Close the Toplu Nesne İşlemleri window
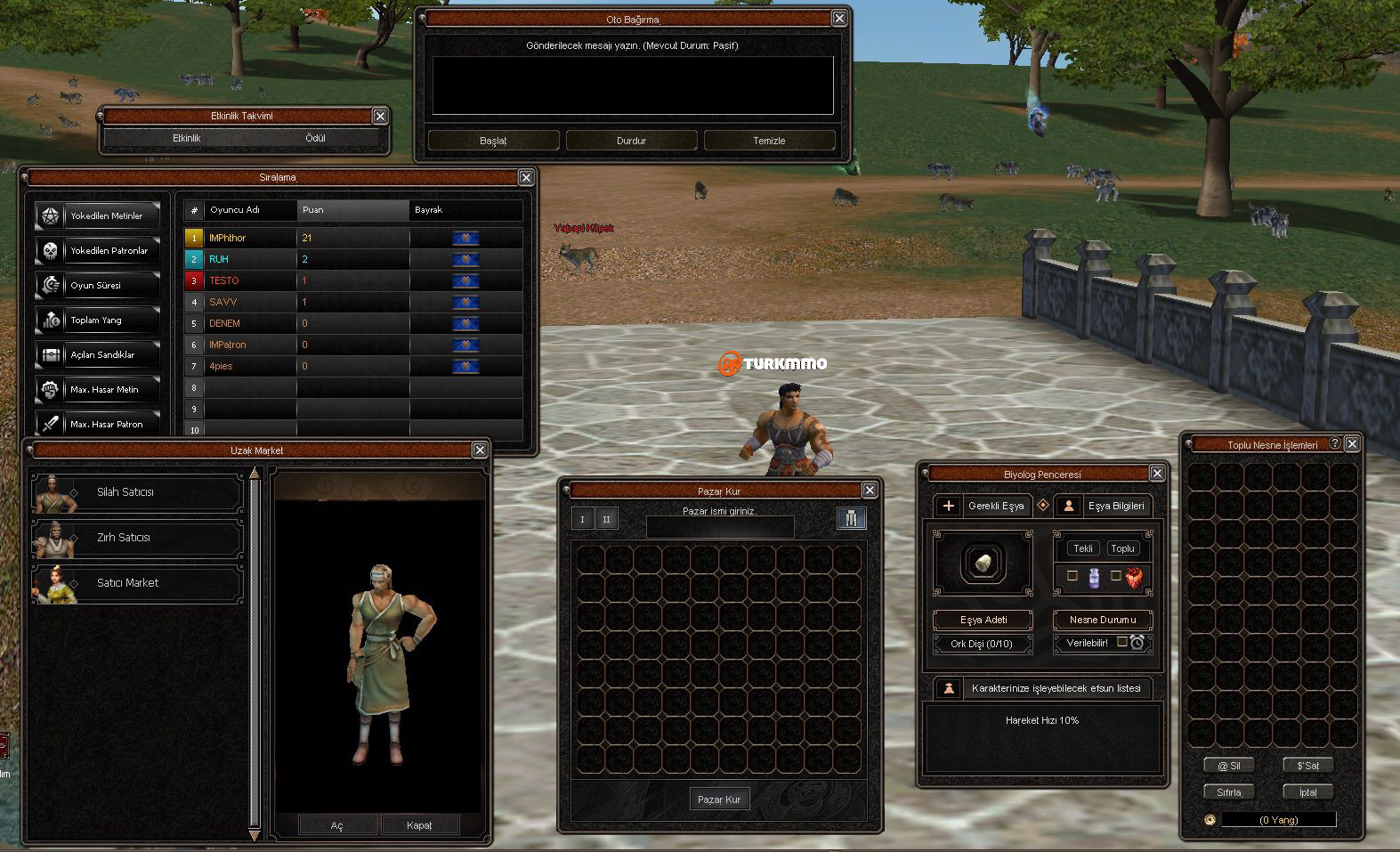The width and height of the screenshot is (1400, 852). [1352, 443]
